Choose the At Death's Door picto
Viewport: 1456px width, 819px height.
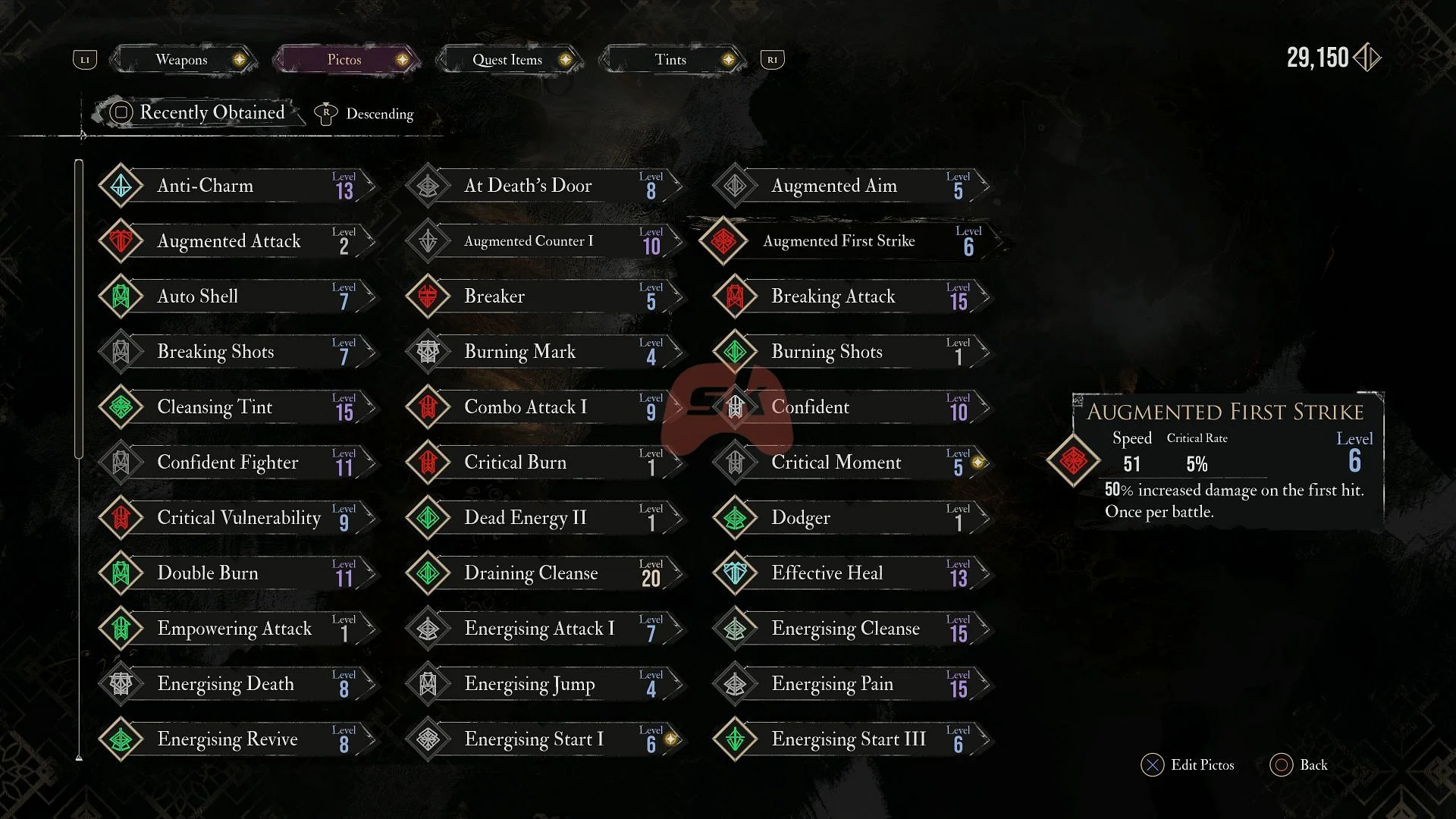544,186
